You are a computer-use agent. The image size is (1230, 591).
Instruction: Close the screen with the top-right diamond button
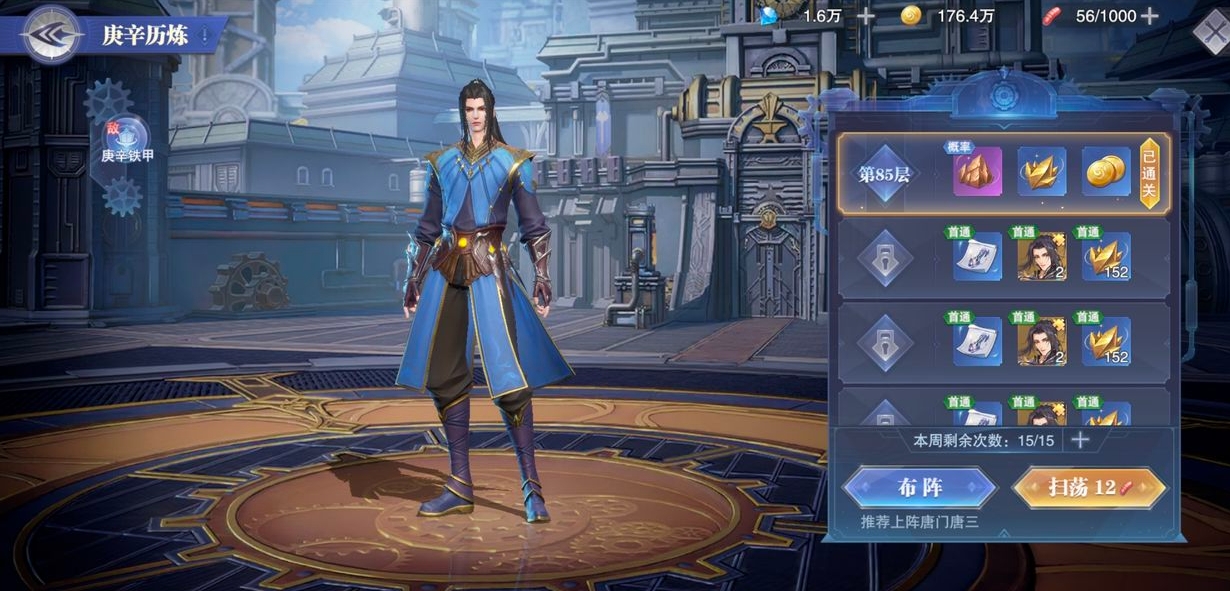[x=1211, y=33]
